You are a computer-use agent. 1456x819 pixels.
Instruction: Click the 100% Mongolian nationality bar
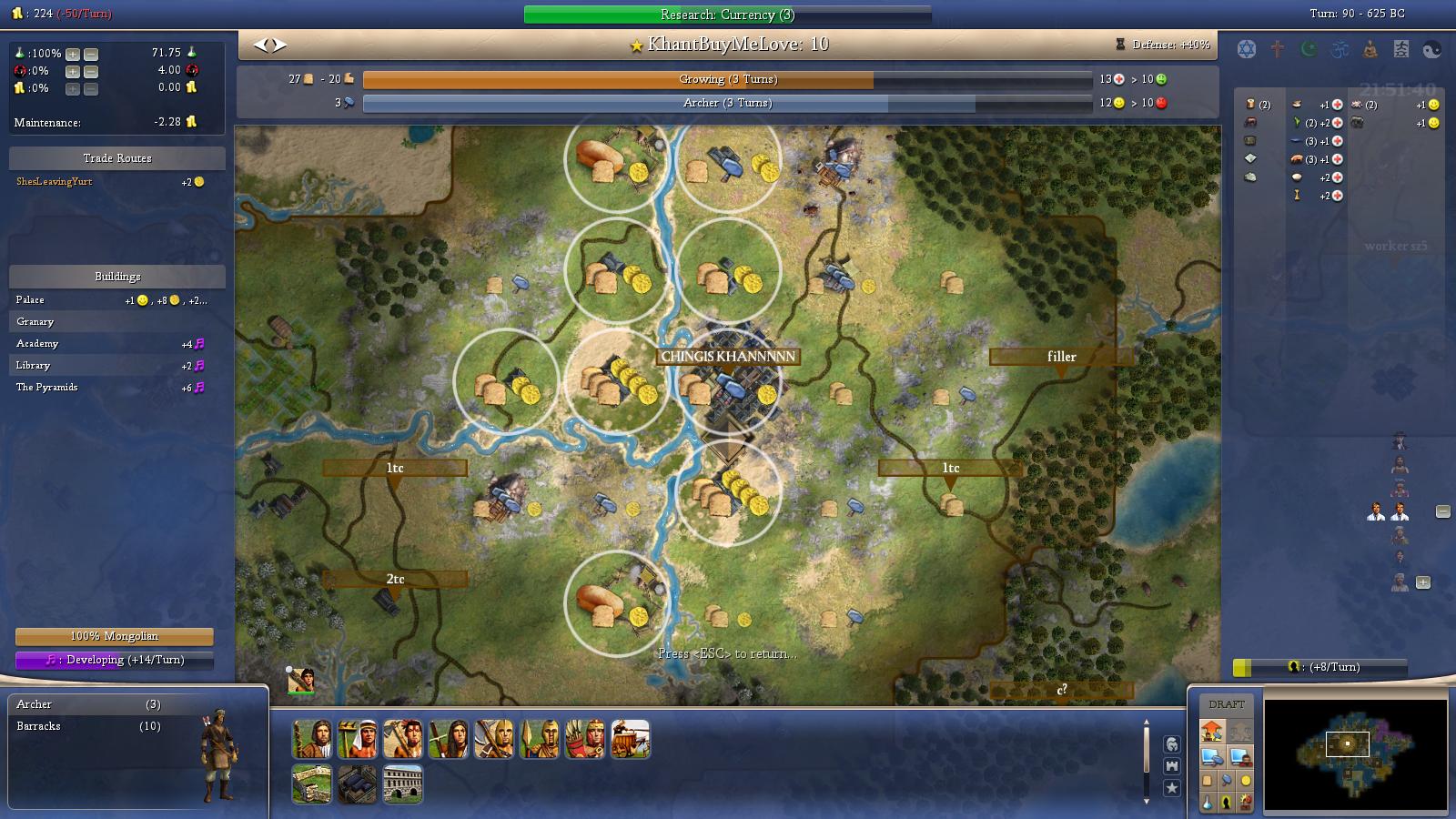(116, 637)
